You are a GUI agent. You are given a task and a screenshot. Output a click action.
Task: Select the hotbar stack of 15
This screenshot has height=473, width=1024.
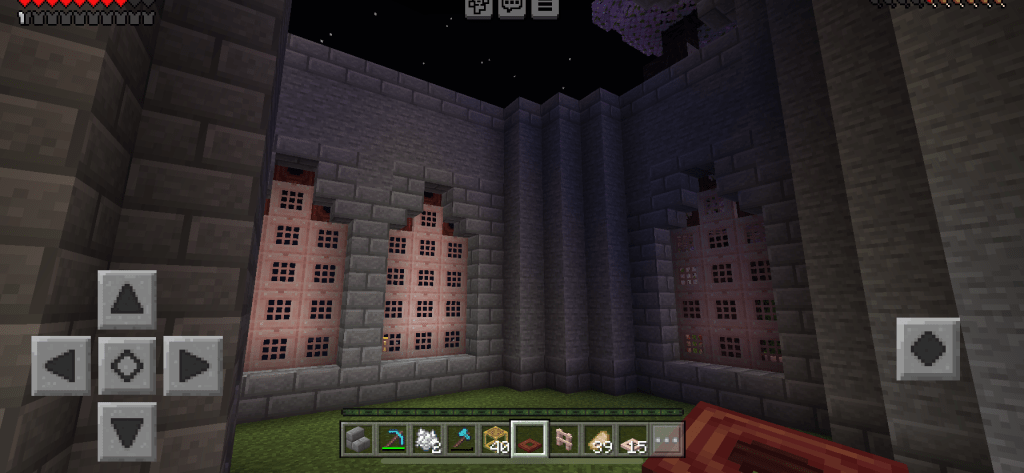(634, 438)
